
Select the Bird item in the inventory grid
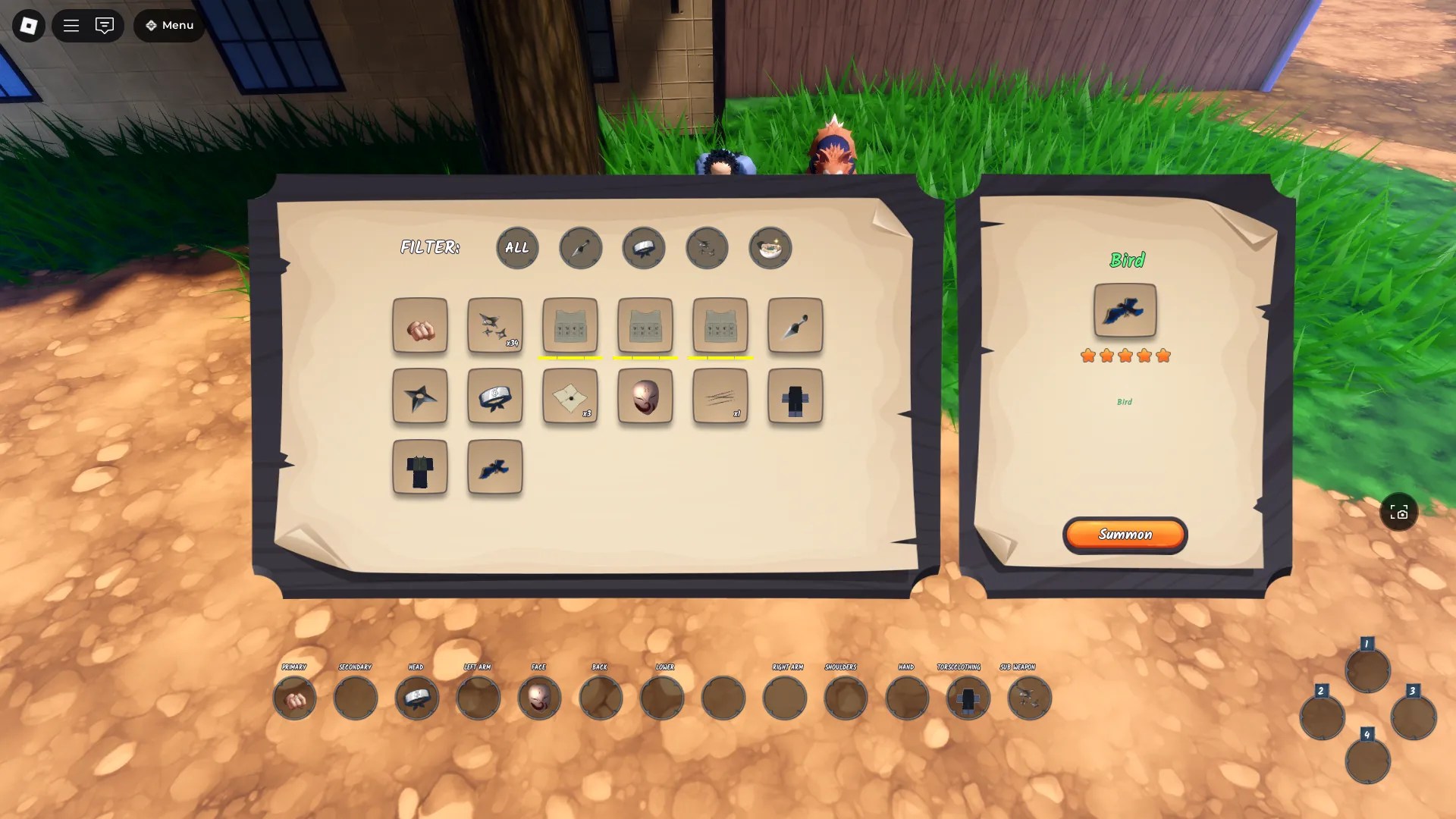pos(494,468)
